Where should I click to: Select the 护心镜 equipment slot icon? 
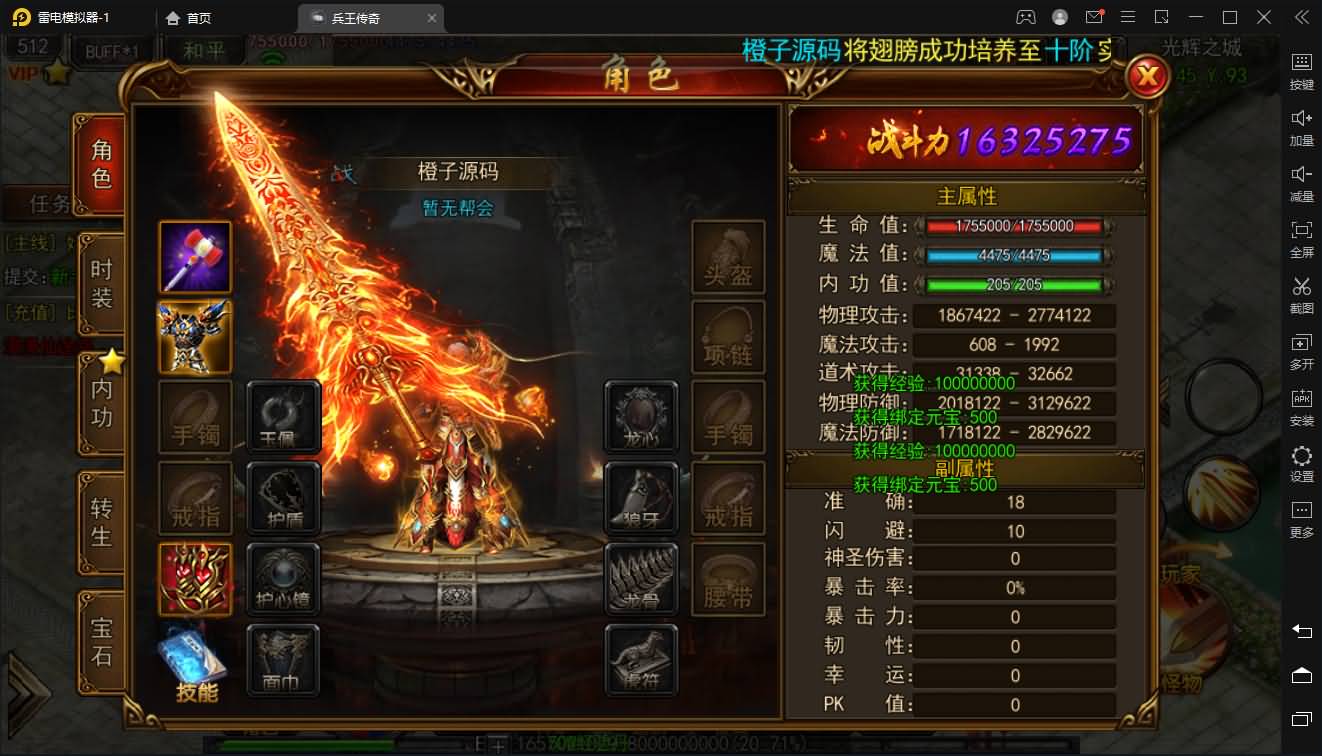coord(284,578)
